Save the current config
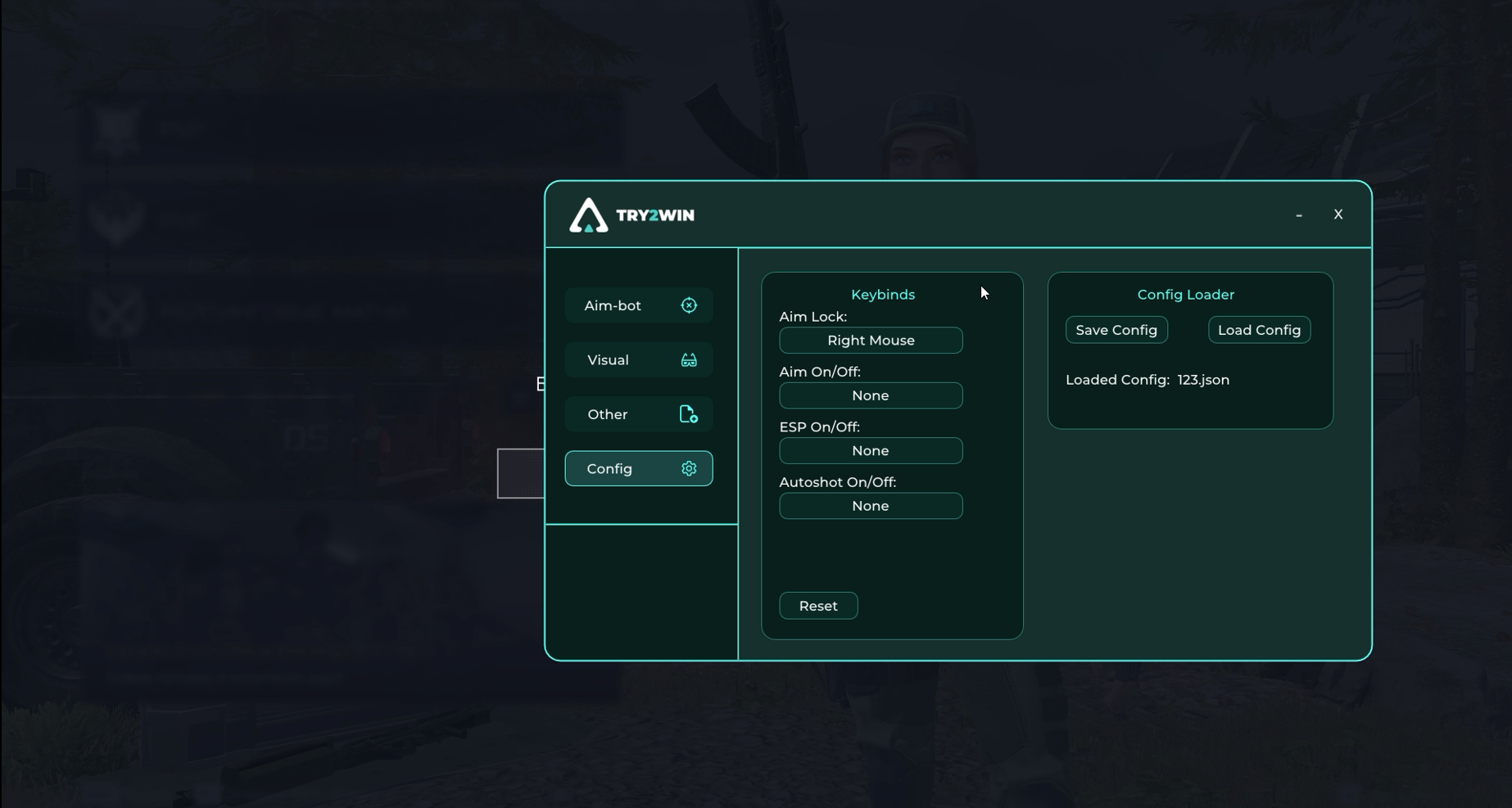This screenshot has width=1512, height=808. pos(1116,330)
